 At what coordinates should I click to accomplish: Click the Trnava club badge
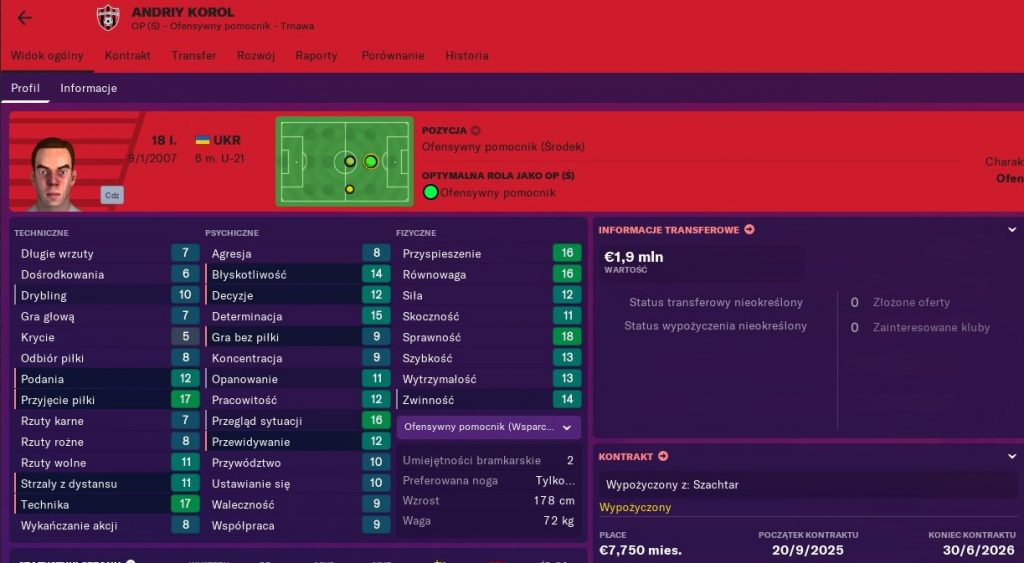coord(107,18)
